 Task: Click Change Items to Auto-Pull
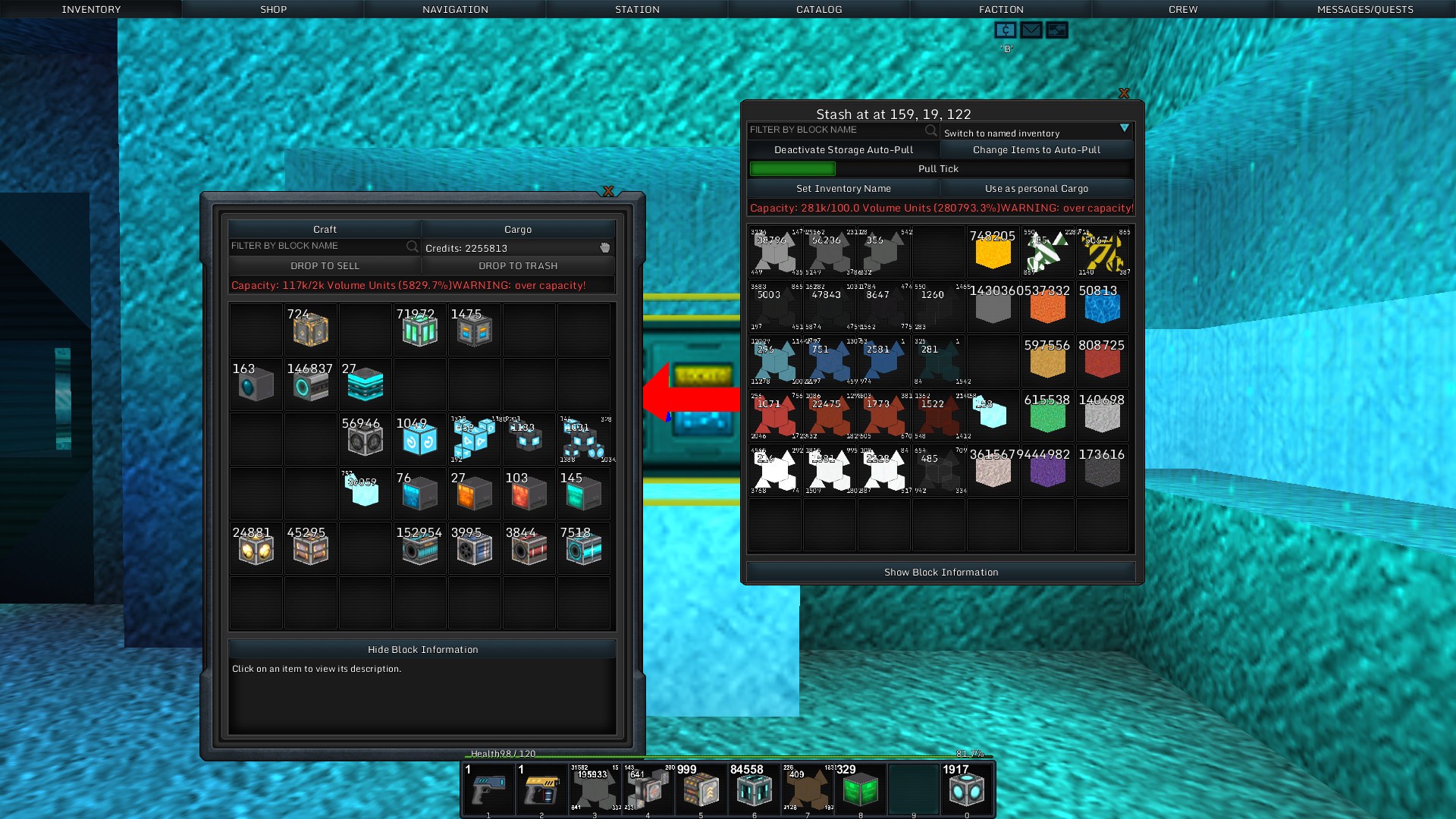(x=1037, y=150)
